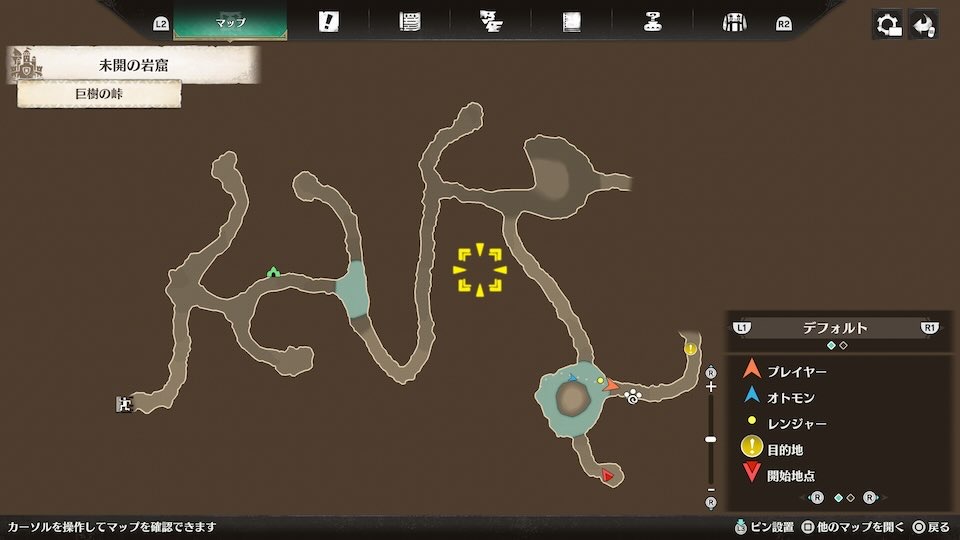
Task: Switch to the lined document list tab
Action: coord(410,22)
